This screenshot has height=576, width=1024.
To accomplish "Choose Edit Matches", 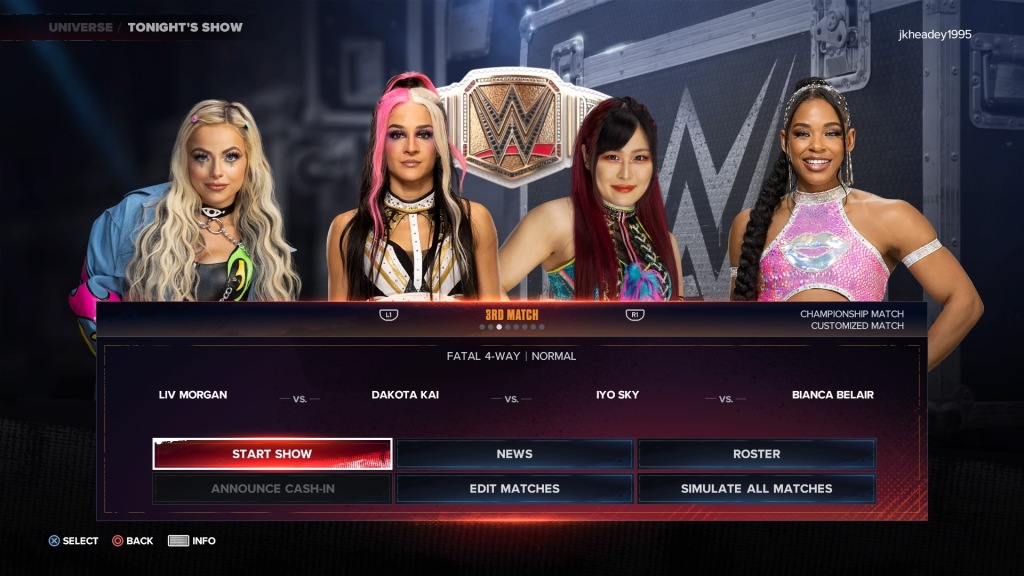I will coord(514,489).
